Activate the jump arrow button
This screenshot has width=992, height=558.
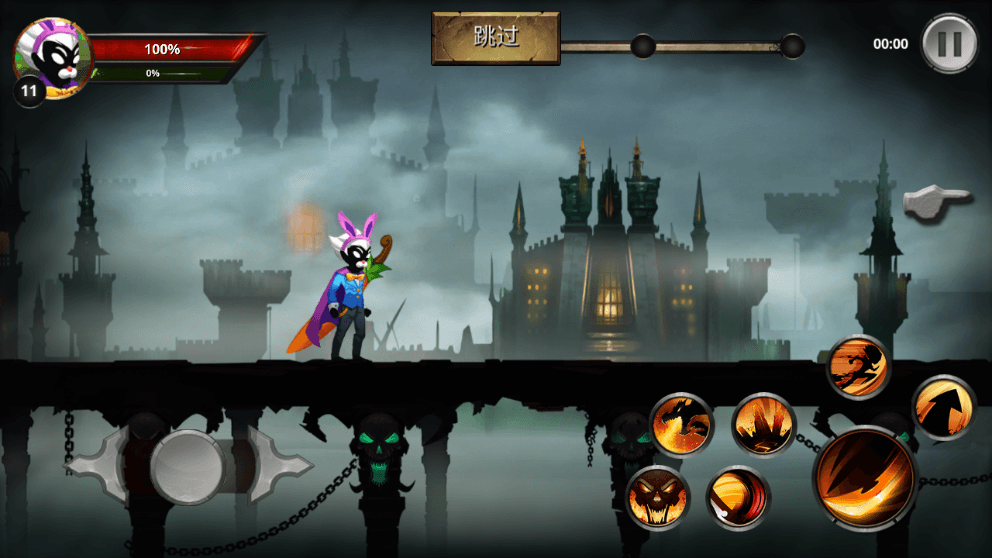click(943, 407)
